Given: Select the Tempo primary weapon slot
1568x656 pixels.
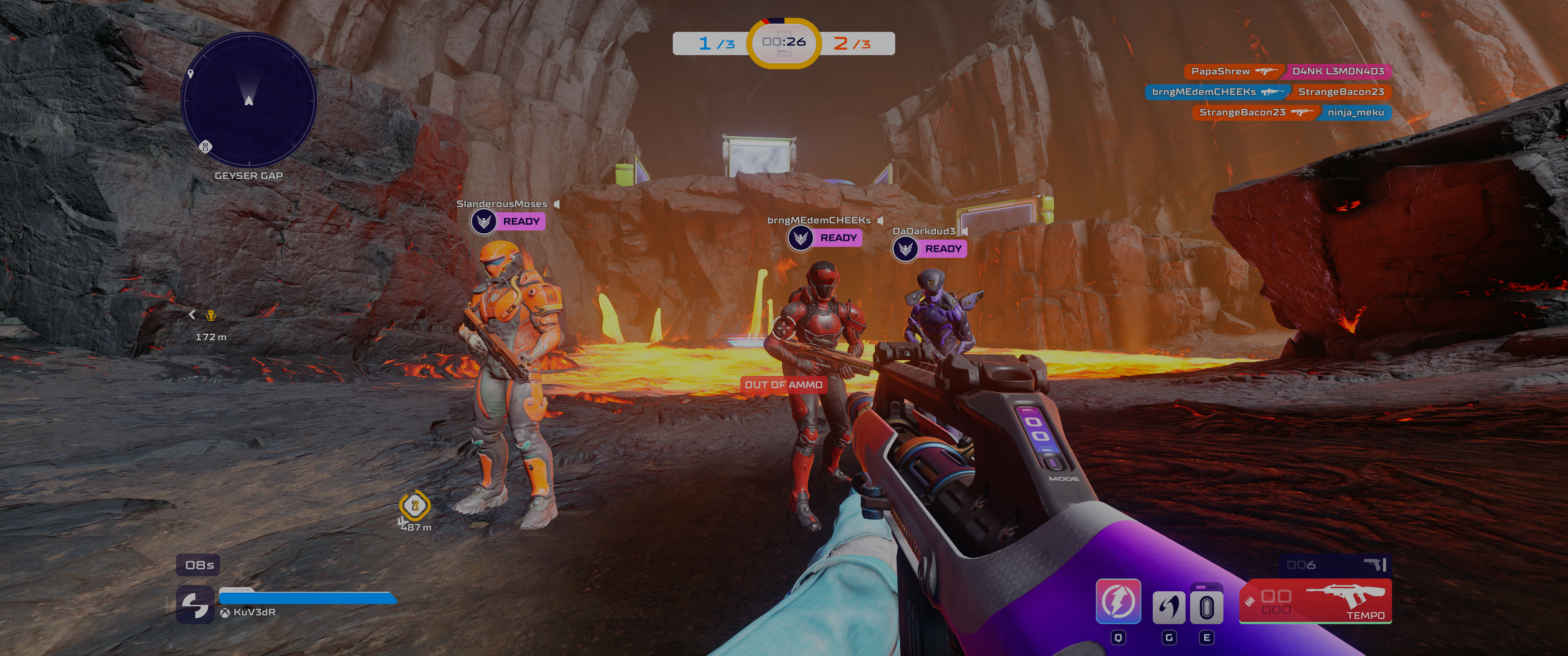Looking at the screenshot, I should pyautogui.click(x=1315, y=601).
